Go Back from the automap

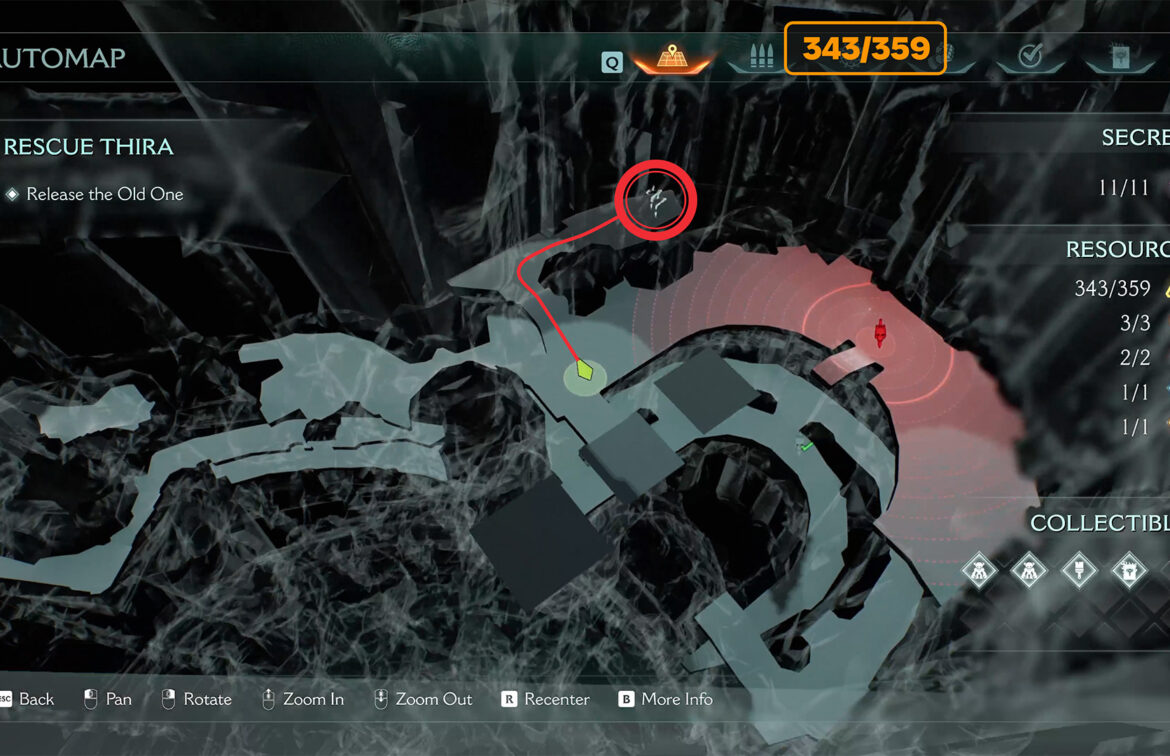[x=28, y=699]
